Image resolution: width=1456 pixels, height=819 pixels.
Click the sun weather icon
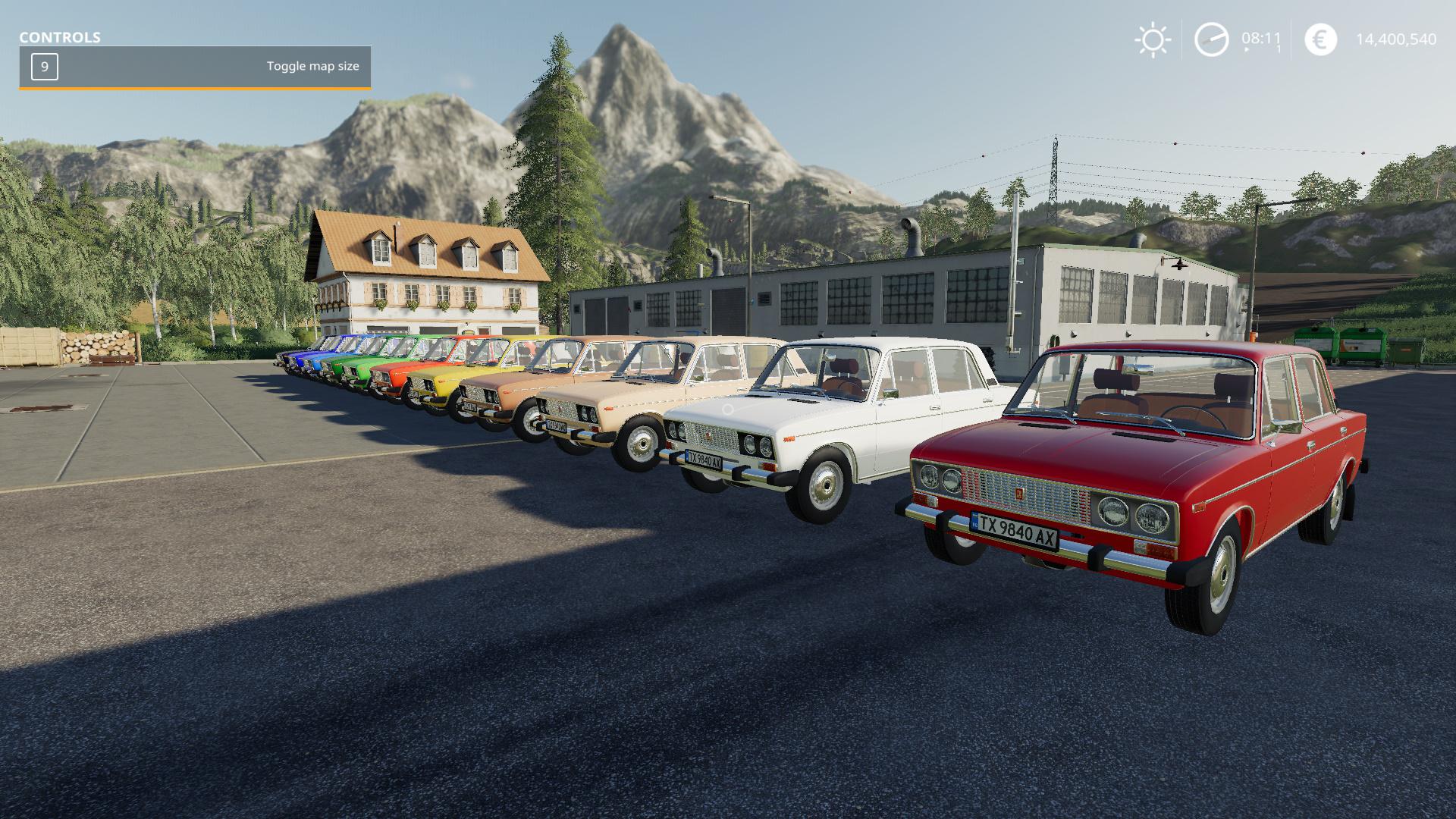click(x=1153, y=40)
